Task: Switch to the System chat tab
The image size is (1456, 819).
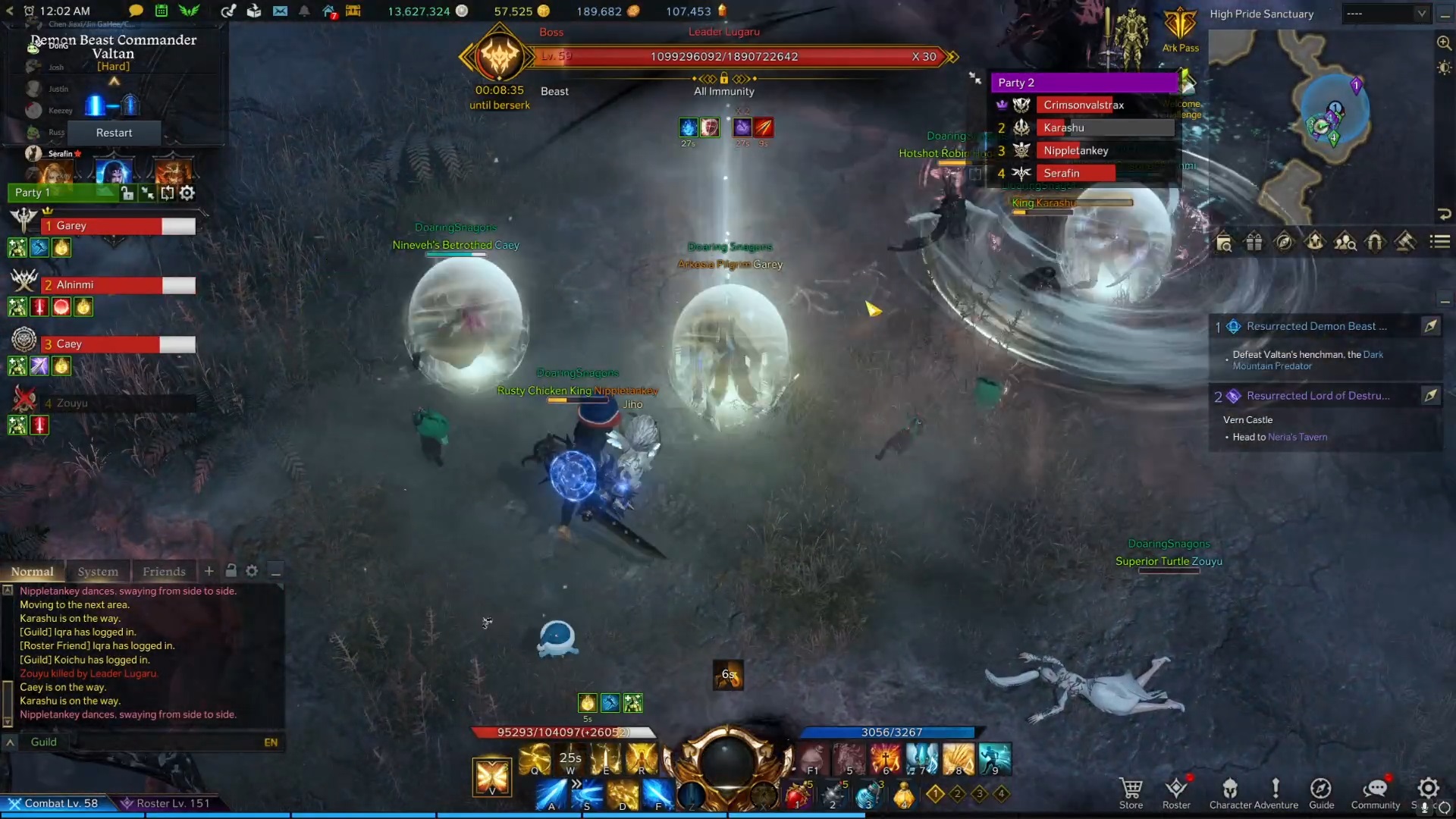Action: tap(99, 571)
